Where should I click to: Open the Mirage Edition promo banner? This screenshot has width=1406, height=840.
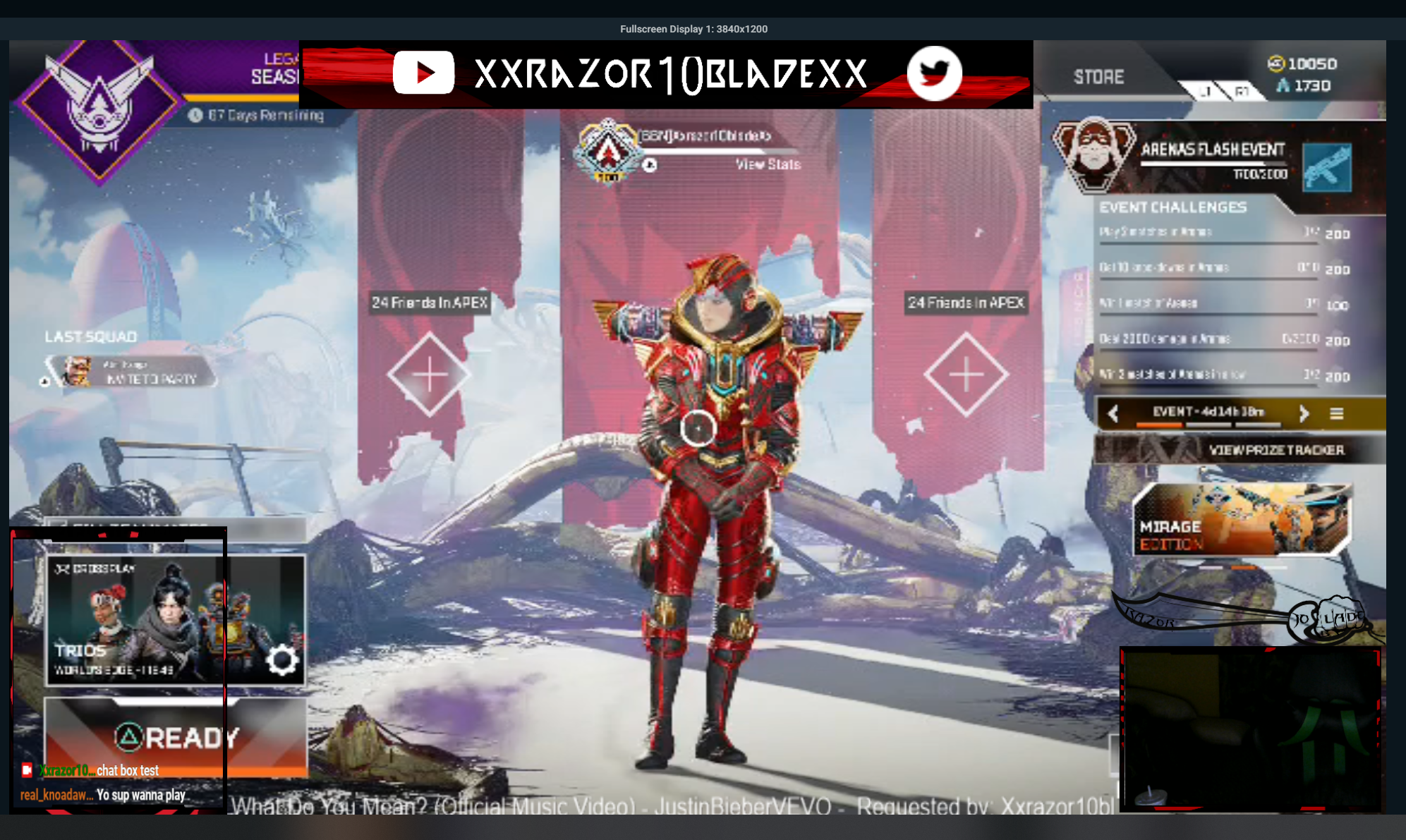1242,520
